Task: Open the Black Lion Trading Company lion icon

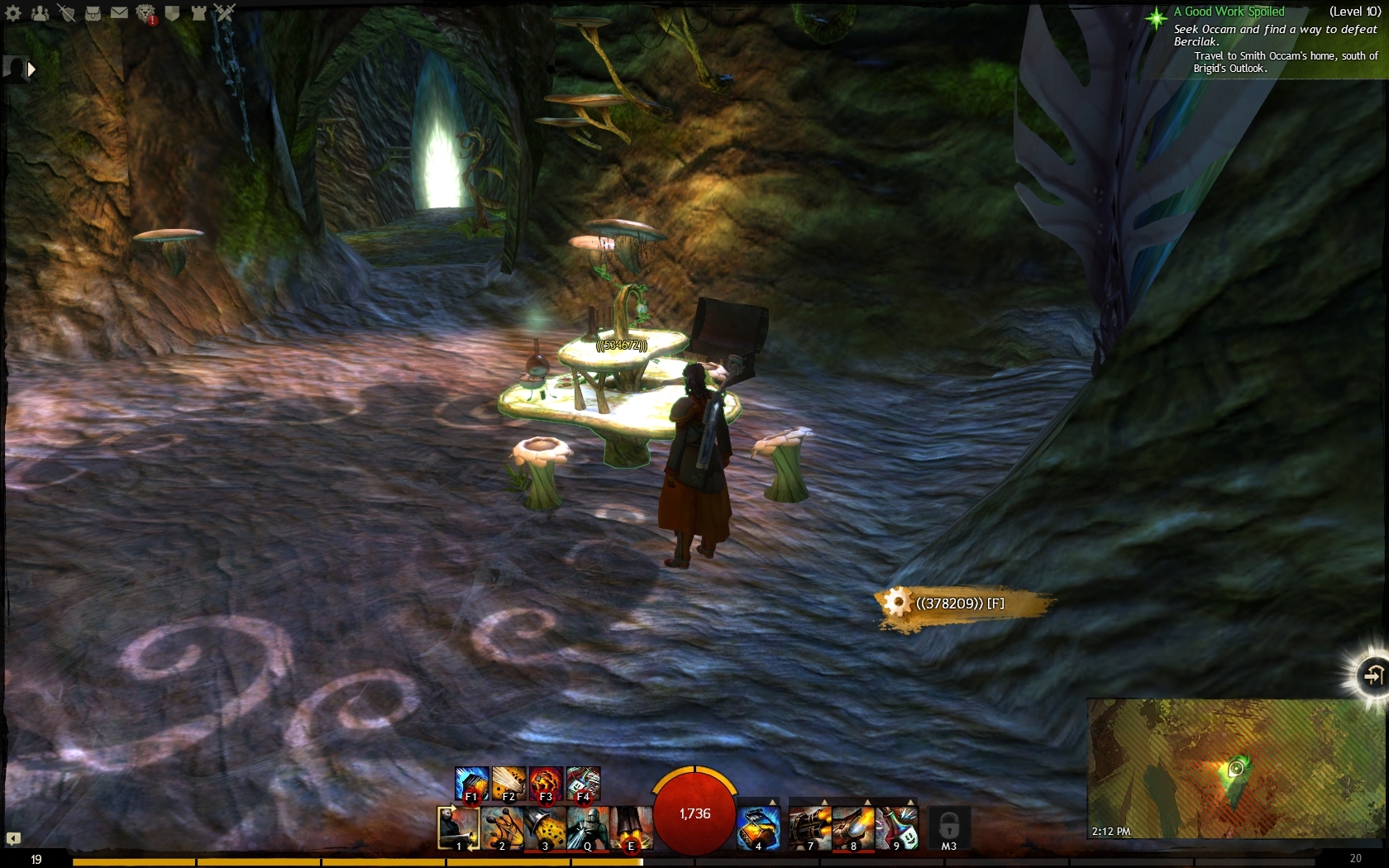Action: pos(146,13)
